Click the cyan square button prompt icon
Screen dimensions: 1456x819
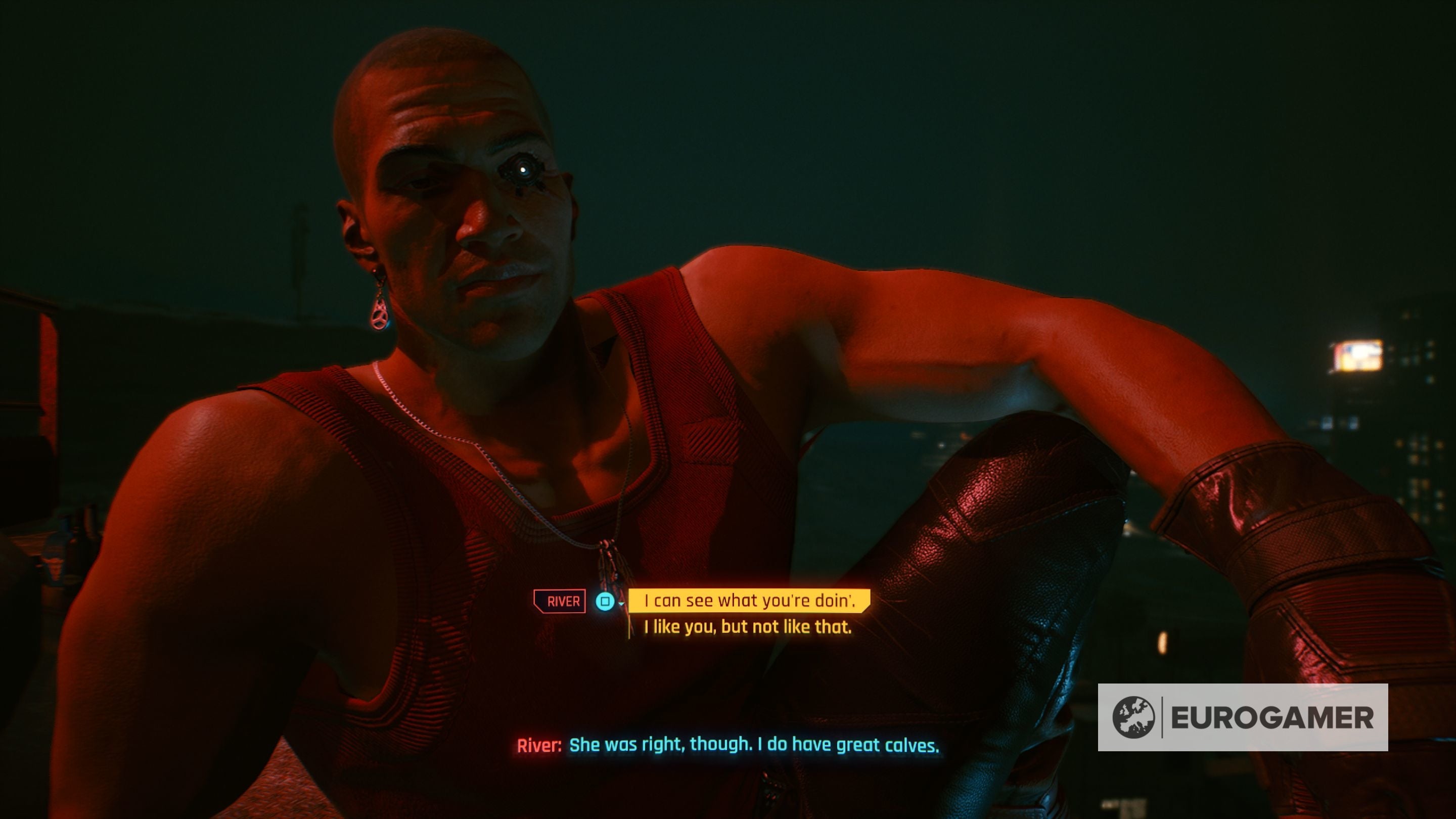coord(605,601)
